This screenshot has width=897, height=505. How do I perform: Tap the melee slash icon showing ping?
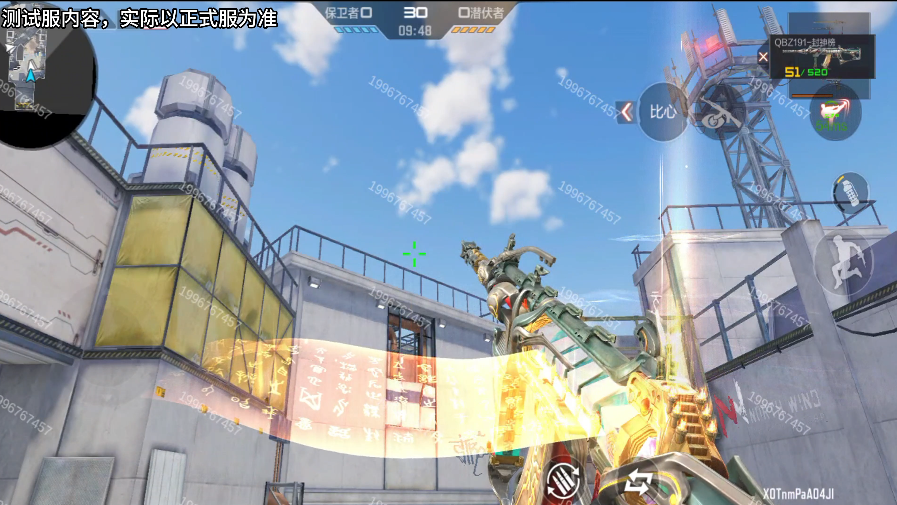(834, 112)
